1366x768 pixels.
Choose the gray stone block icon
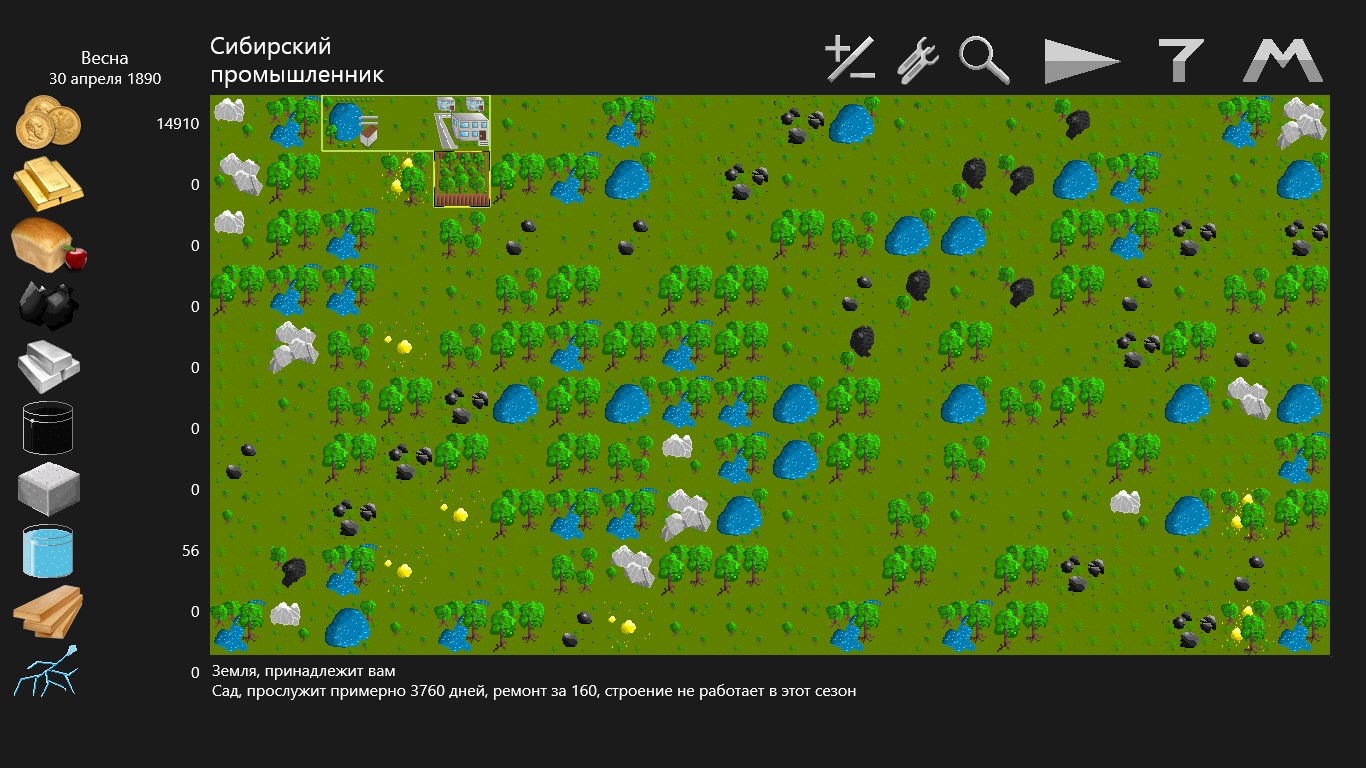tap(48, 489)
